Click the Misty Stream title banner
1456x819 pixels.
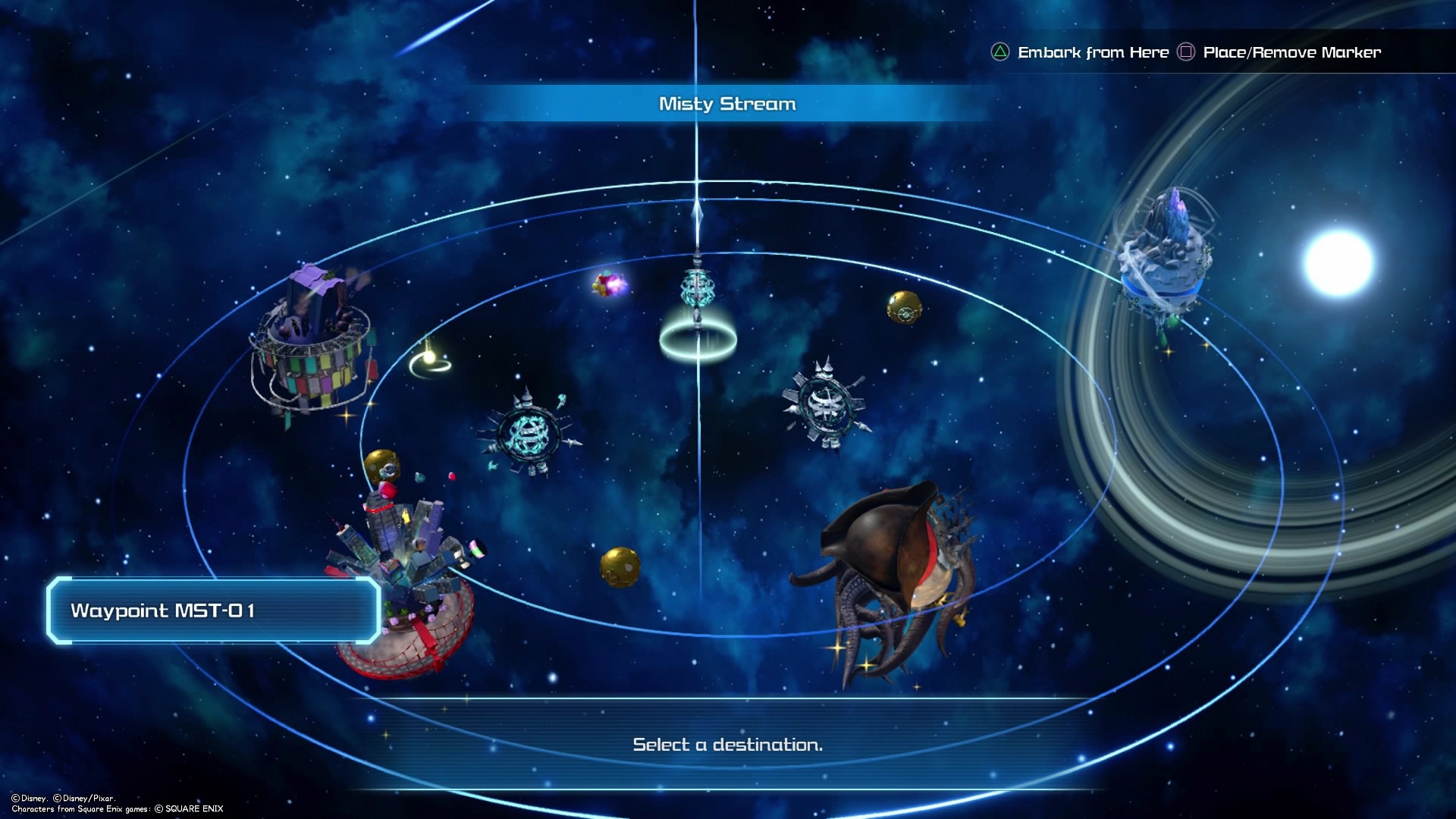coord(726,104)
